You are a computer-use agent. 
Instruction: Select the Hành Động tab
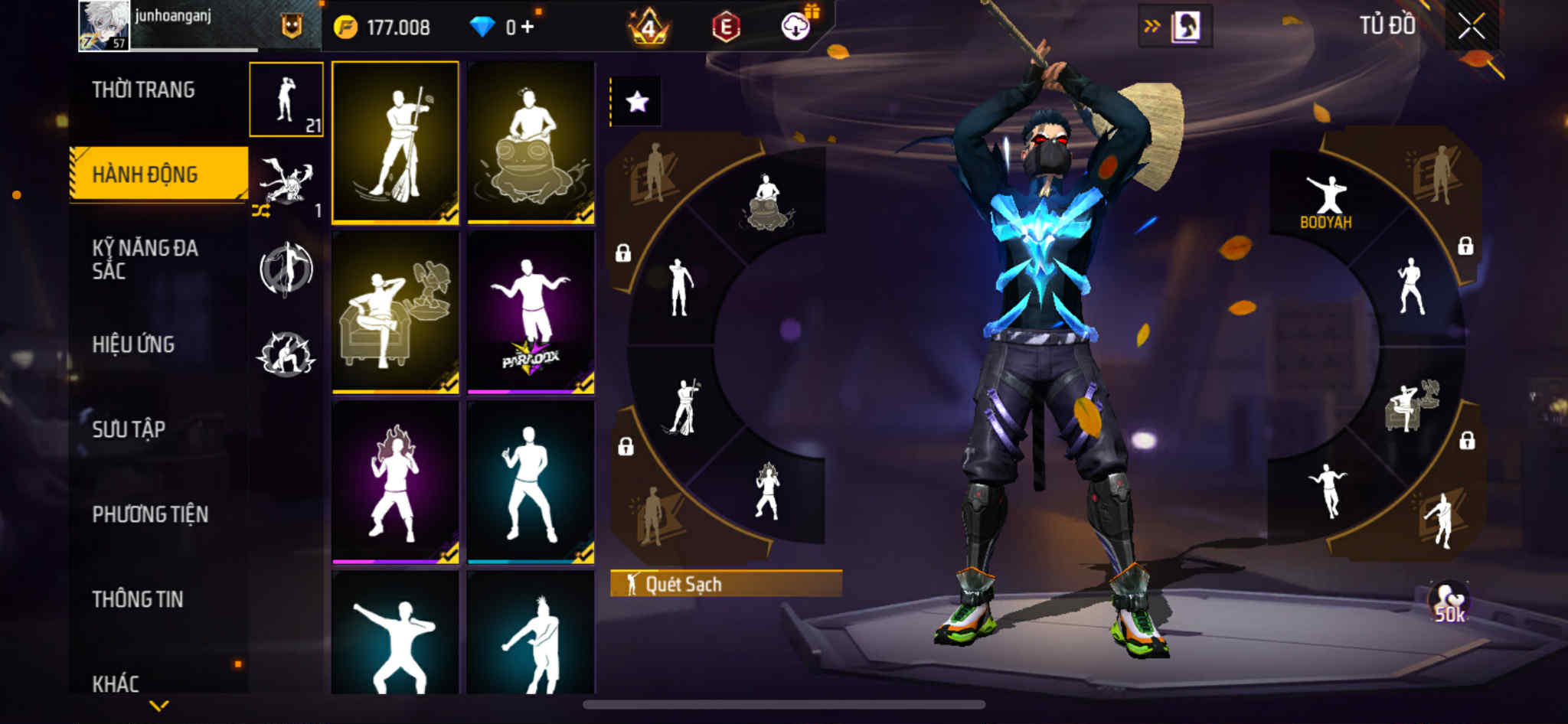145,174
